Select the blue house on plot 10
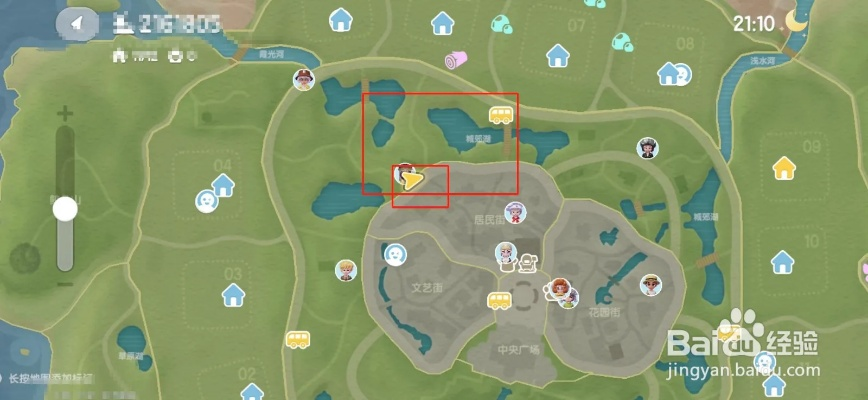 tap(783, 262)
